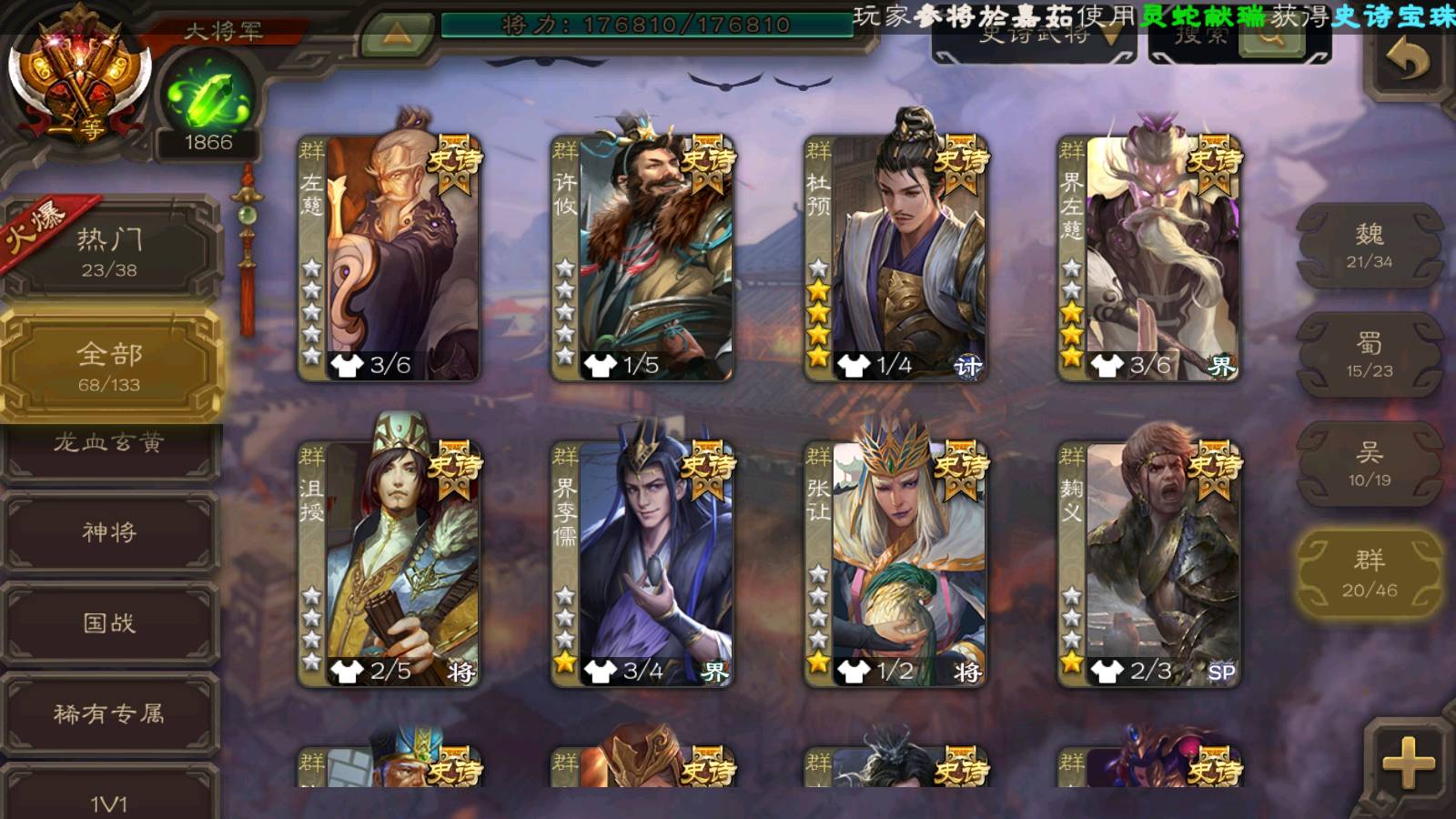Image resolution: width=1456 pixels, height=819 pixels.
Task: Select the 热门 category tab
Action: point(109,251)
